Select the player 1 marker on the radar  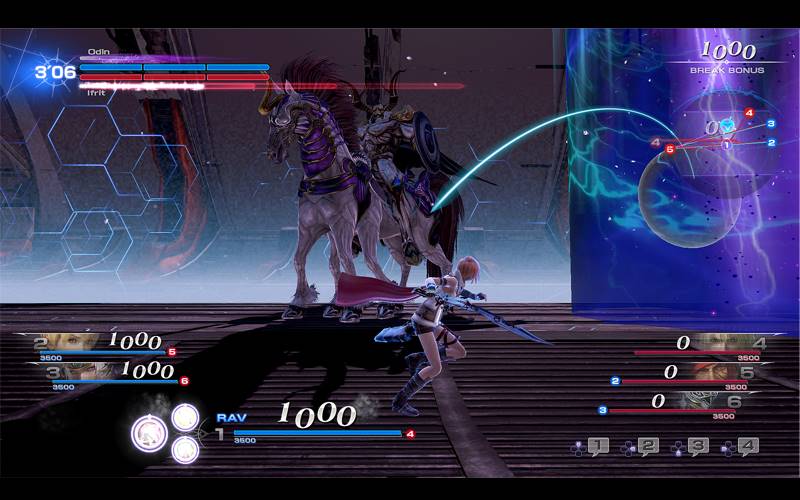coord(727,145)
